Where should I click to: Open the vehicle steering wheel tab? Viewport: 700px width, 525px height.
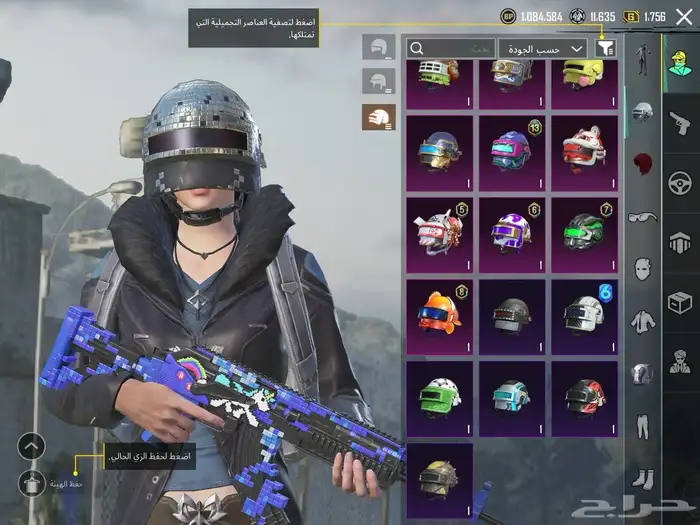pos(680,183)
